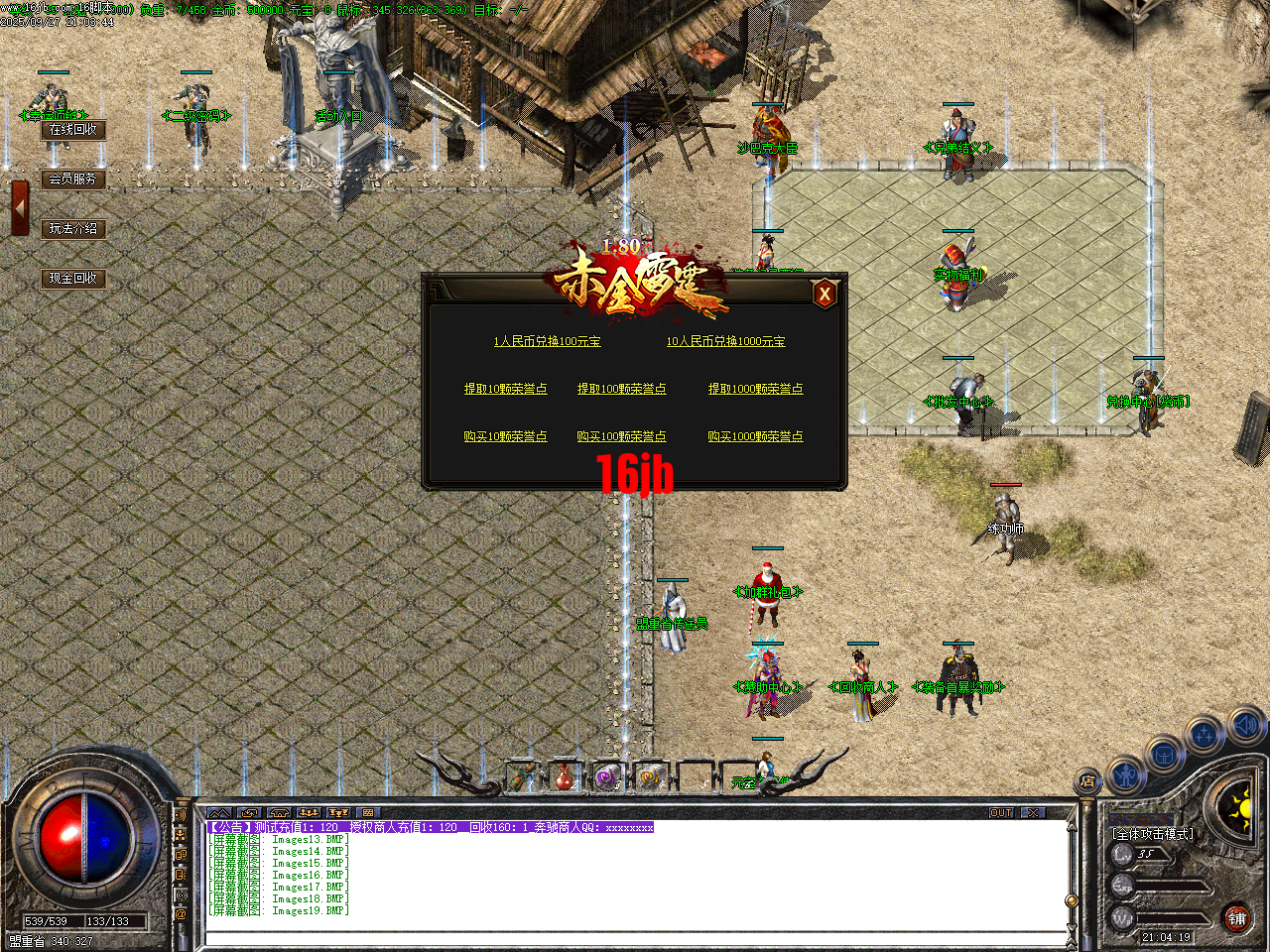The image size is (1270, 952).
Task: Click the Exp progress bar
Action: click(x=1171, y=887)
